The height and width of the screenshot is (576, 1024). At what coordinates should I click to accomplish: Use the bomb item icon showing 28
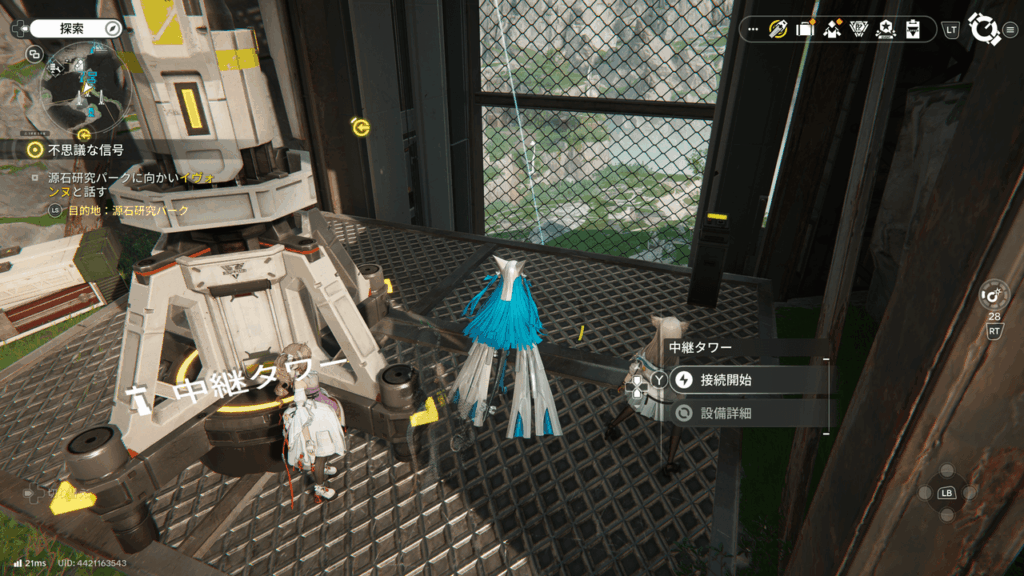(994, 295)
